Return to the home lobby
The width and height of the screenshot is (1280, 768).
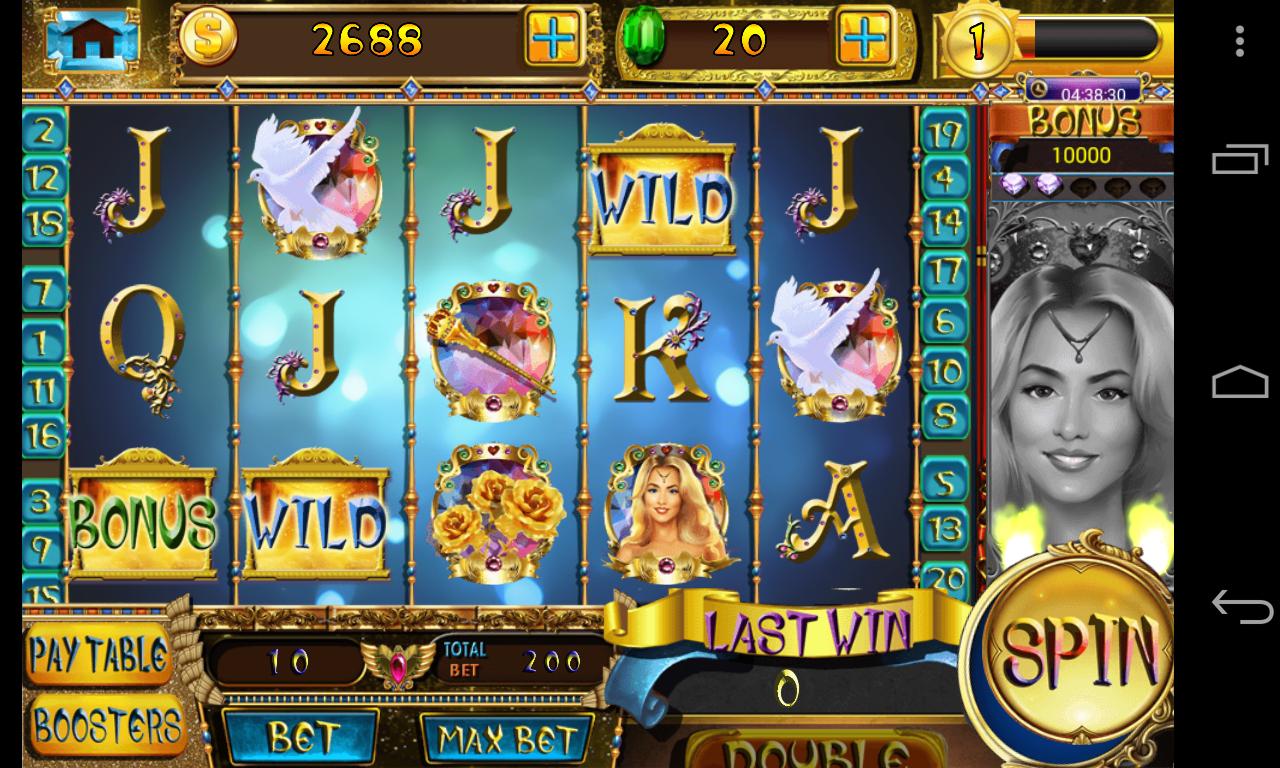pyautogui.click(x=91, y=39)
